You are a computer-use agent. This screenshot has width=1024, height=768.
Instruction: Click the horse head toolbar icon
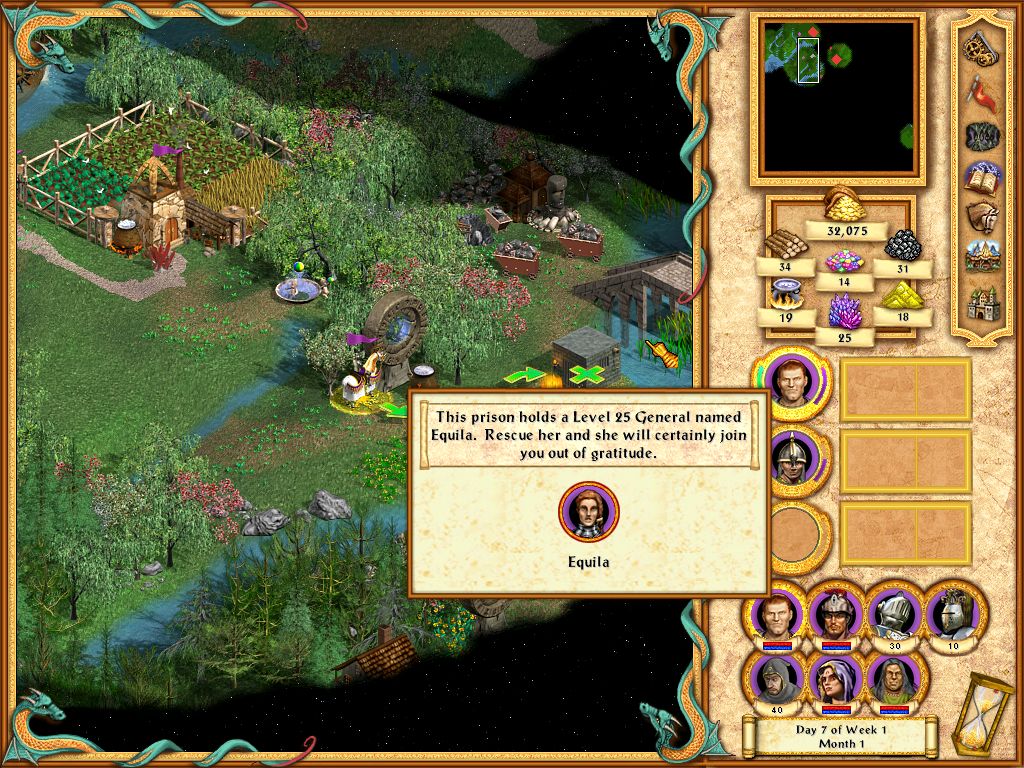[x=980, y=218]
